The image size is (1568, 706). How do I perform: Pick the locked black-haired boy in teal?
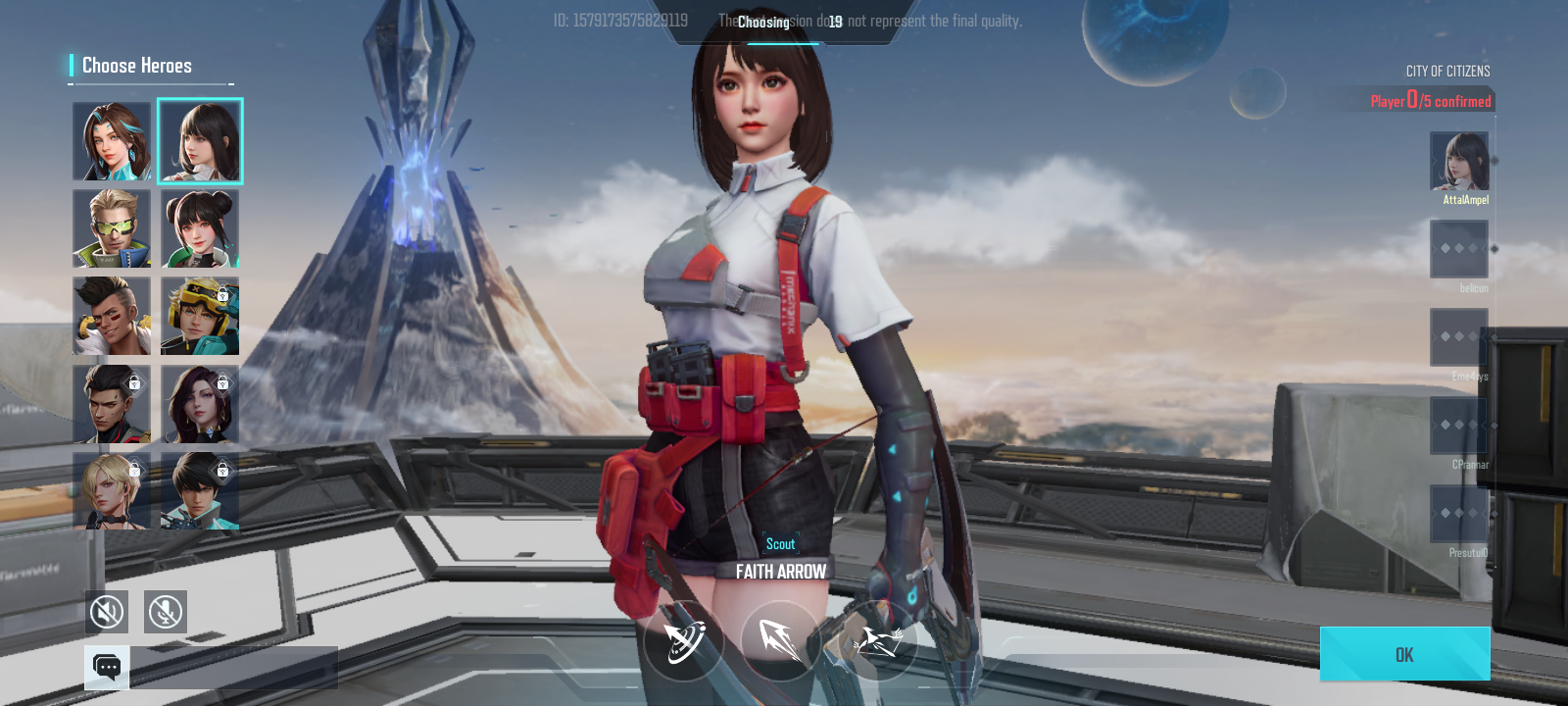click(200, 490)
